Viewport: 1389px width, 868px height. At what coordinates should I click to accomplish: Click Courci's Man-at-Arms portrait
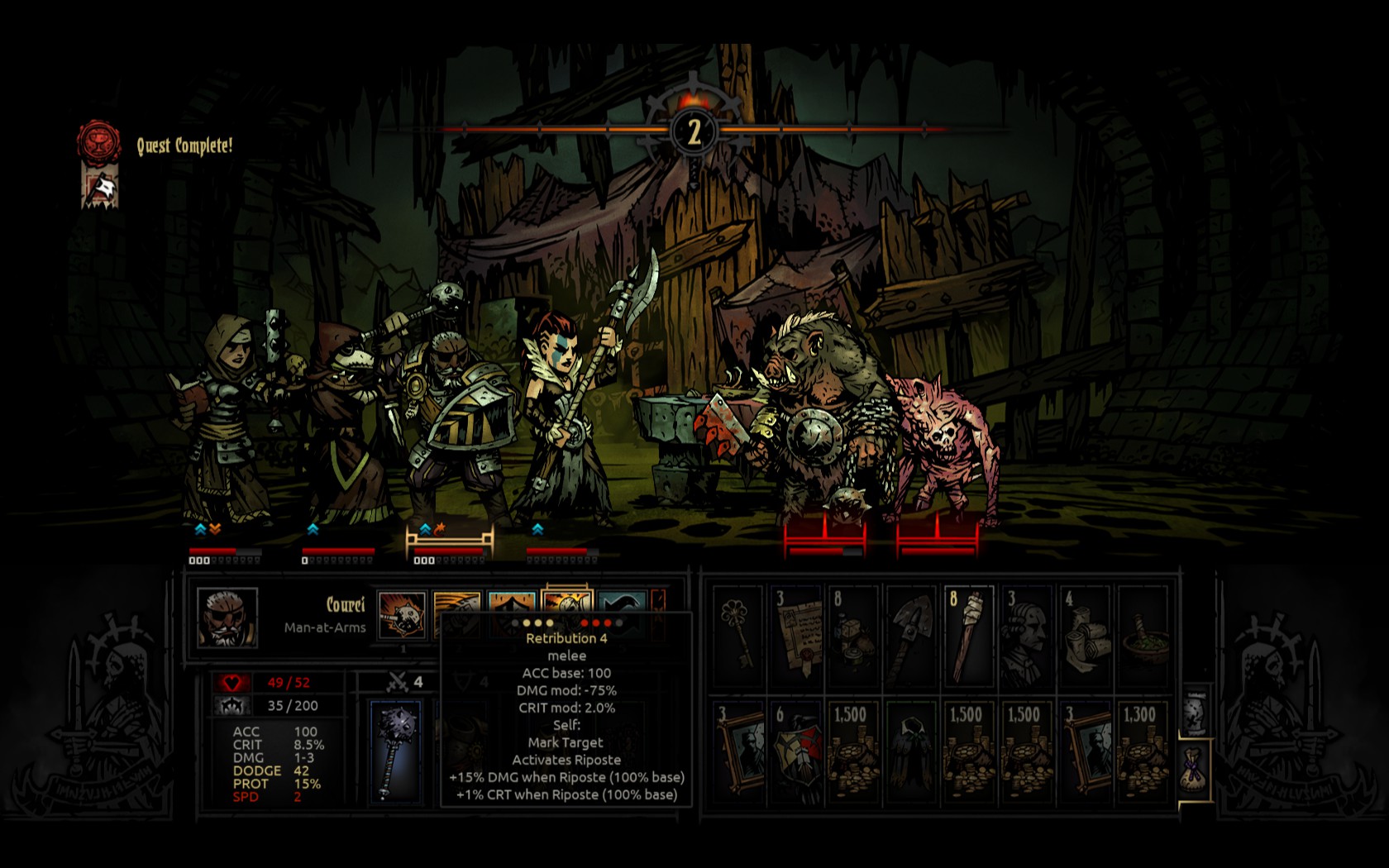227,618
